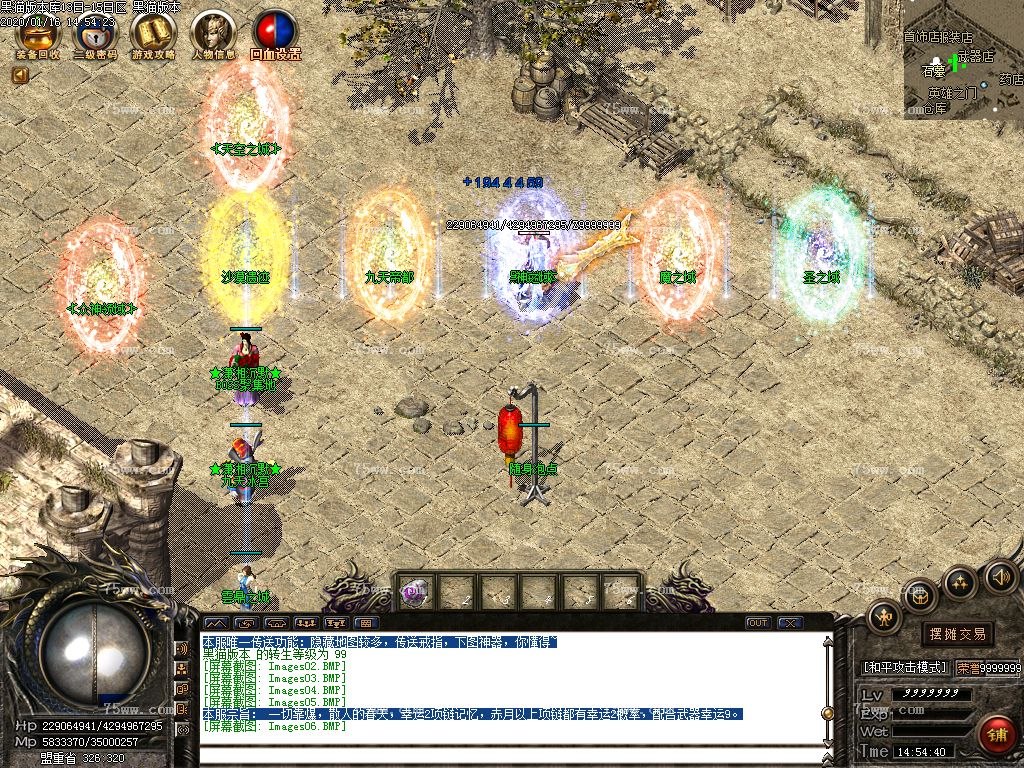Open the minimap in the corner
Image resolution: width=1024 pixels, height=768 pixels.
tap(963, 59)
